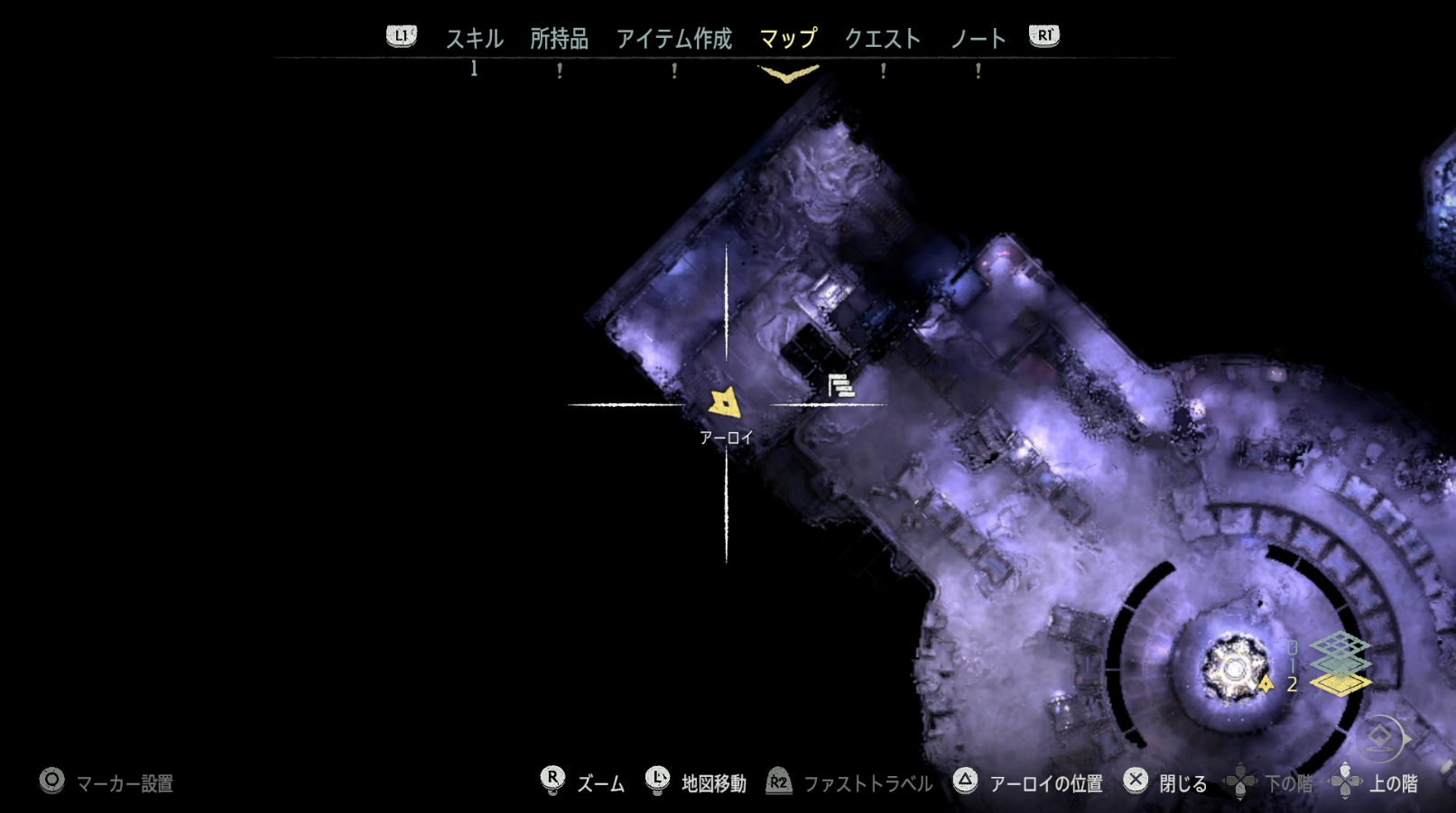1456x813 pixels.
Task: Open the 所持品 inventory tab
Action: tap(559, 39)
